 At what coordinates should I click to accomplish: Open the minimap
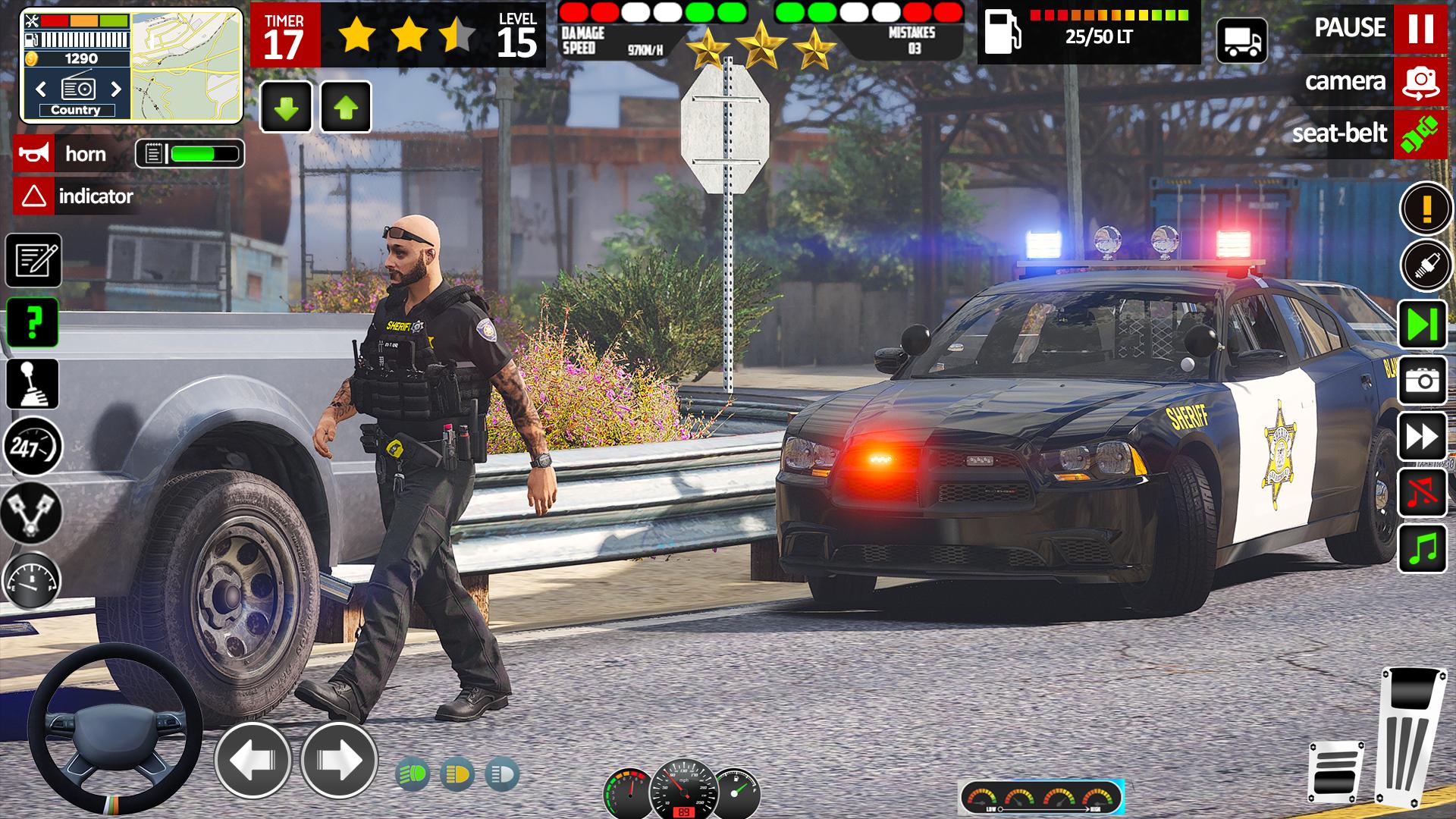pos(187,66)
